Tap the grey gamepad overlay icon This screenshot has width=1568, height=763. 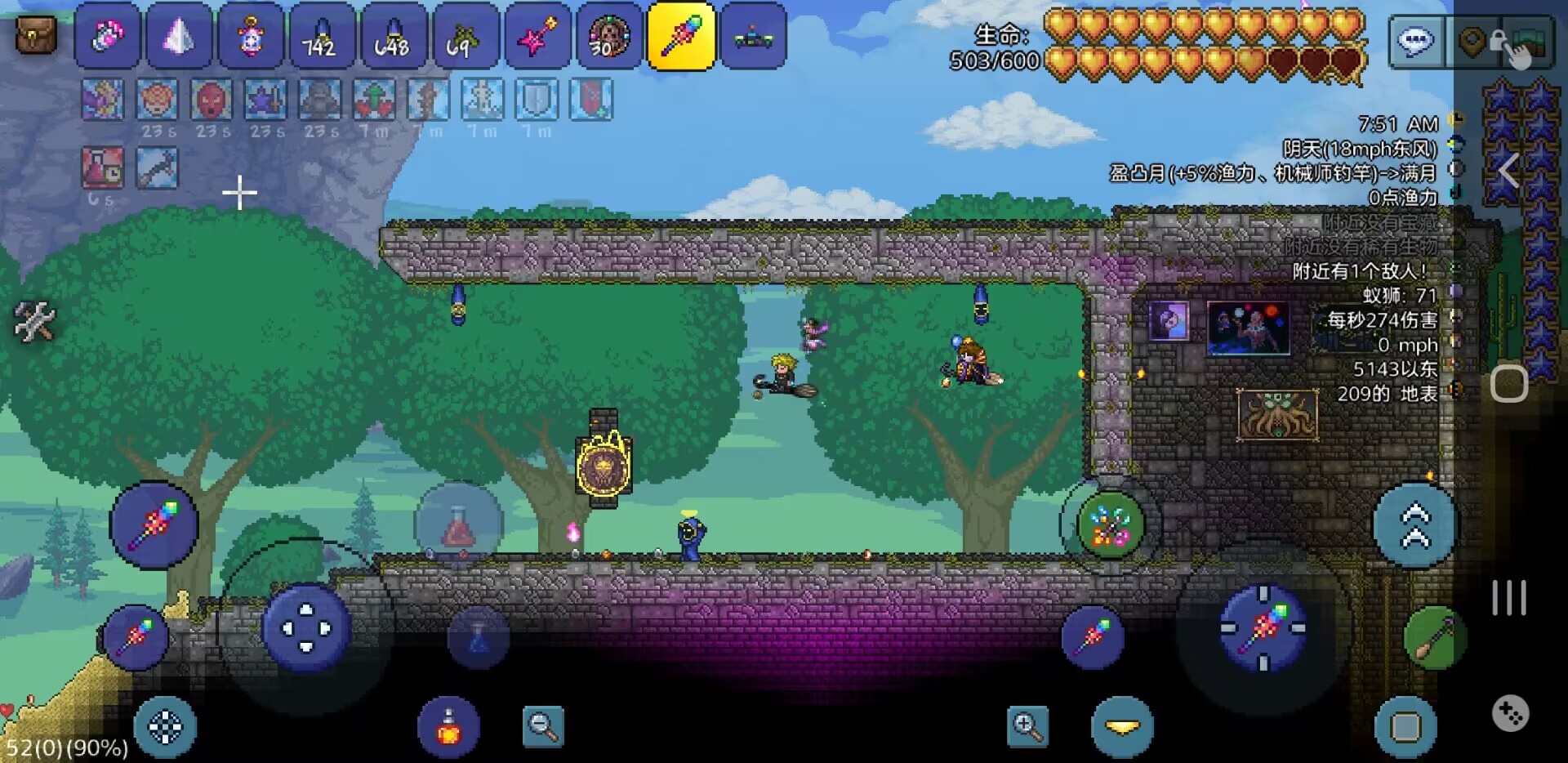click(x=1510, y=713)
